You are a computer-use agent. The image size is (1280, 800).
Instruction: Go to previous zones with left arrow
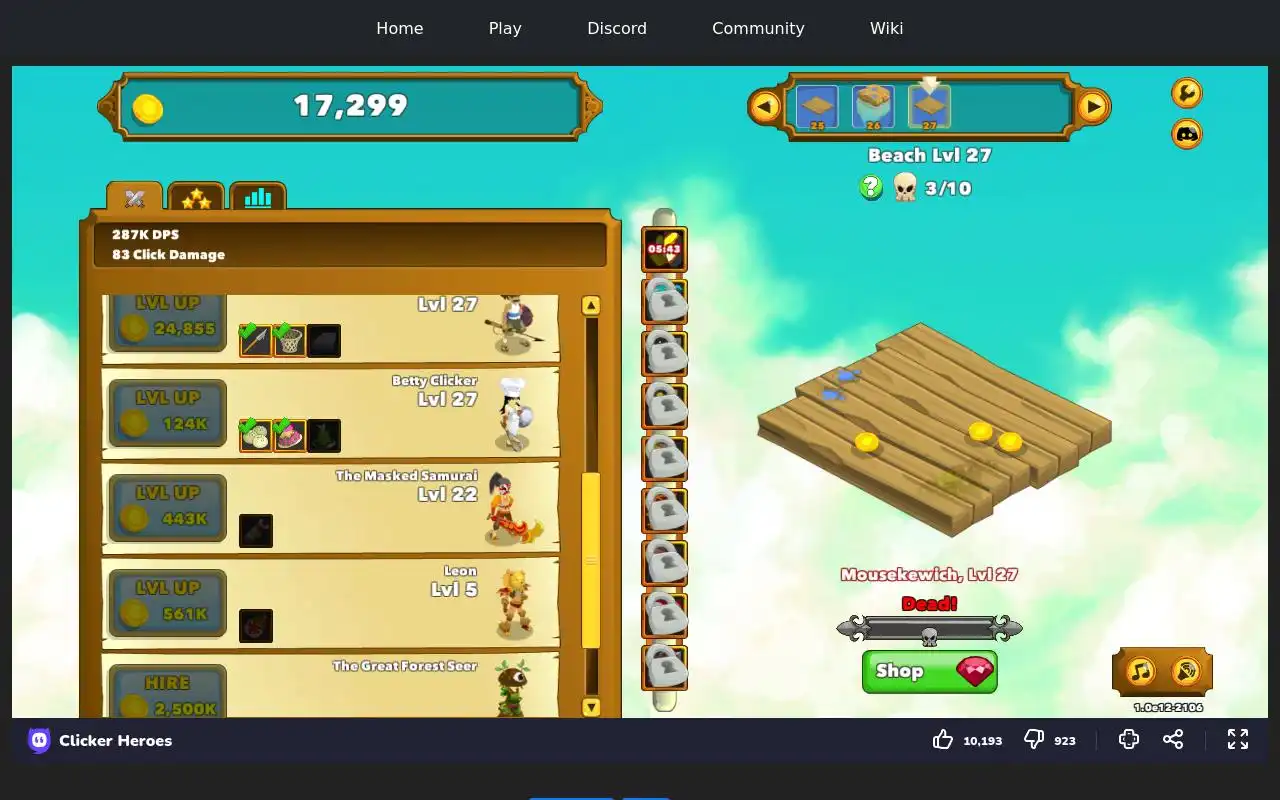[x=765, y=106]
